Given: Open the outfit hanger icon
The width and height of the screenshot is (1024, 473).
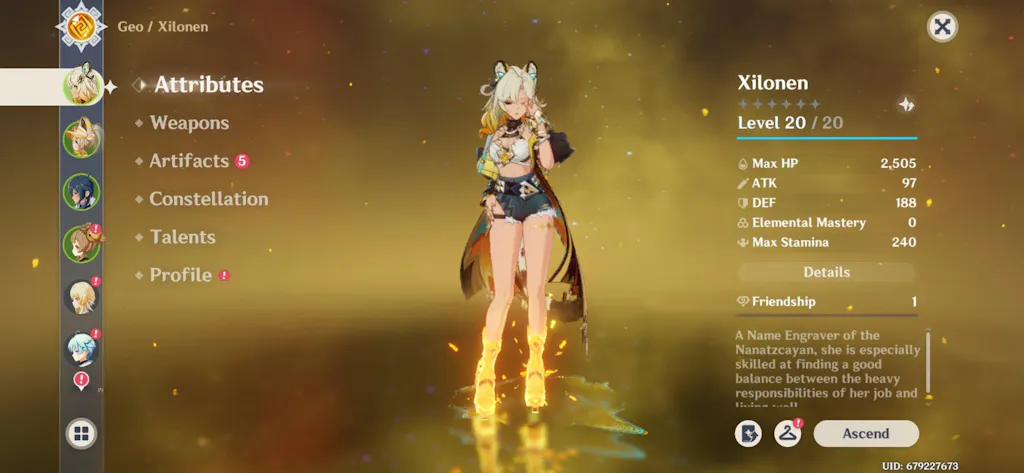Looking at the screenshot, I should pyautogui.click(x=788, y=433).
